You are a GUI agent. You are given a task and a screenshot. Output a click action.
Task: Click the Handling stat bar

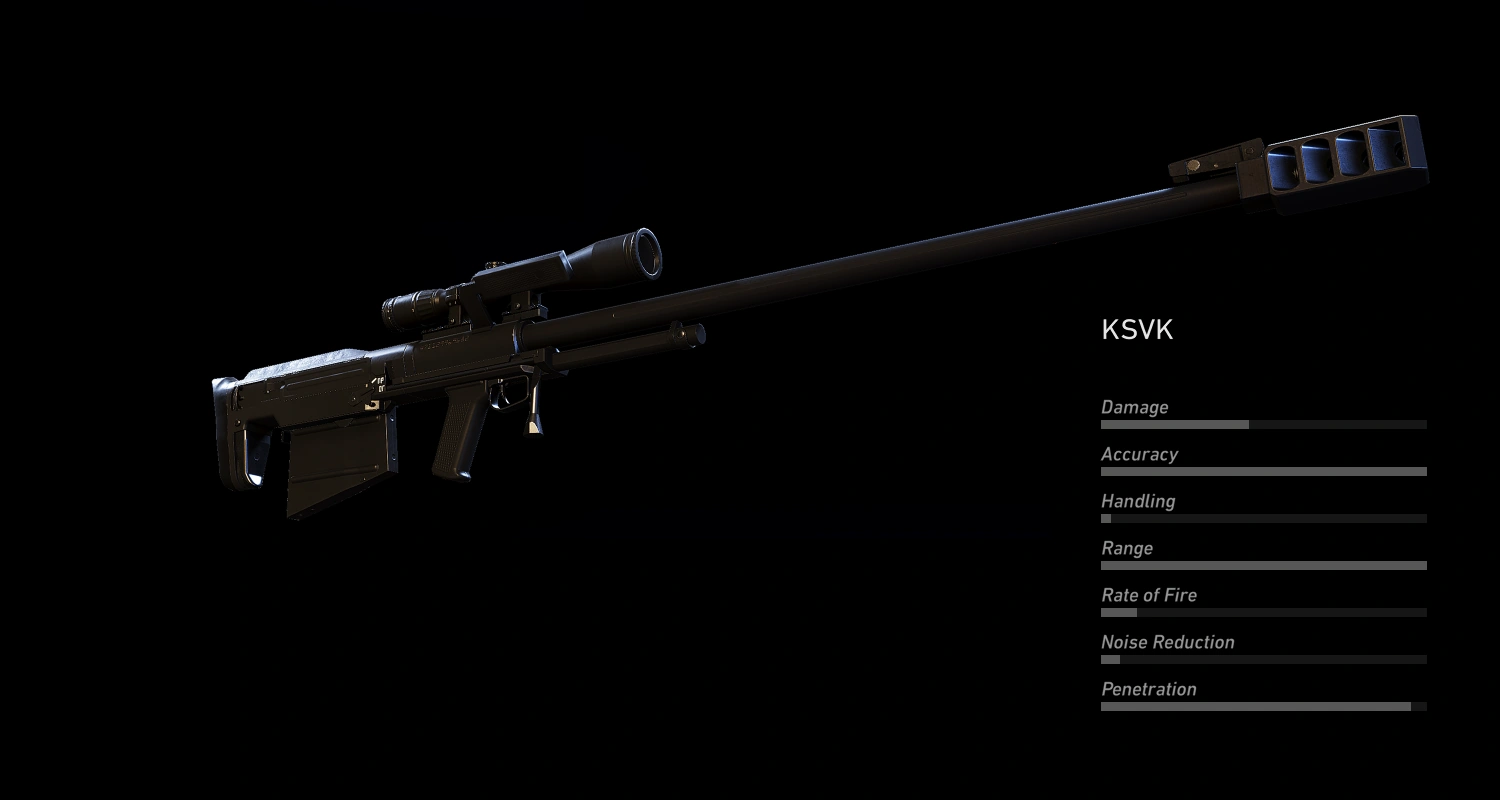click(1262, 518)
